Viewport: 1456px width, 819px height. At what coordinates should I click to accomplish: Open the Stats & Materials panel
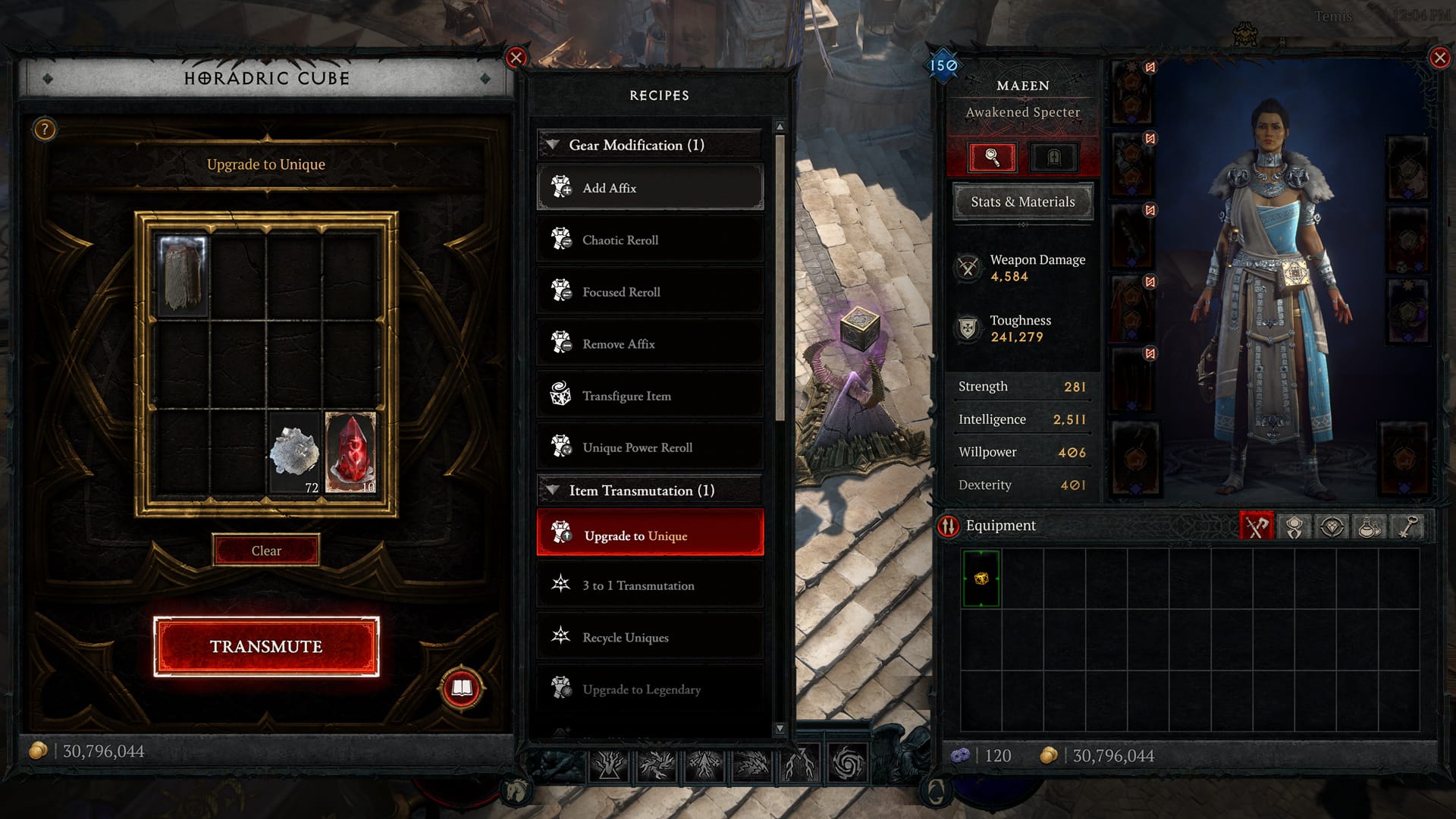pos(1022,202)
